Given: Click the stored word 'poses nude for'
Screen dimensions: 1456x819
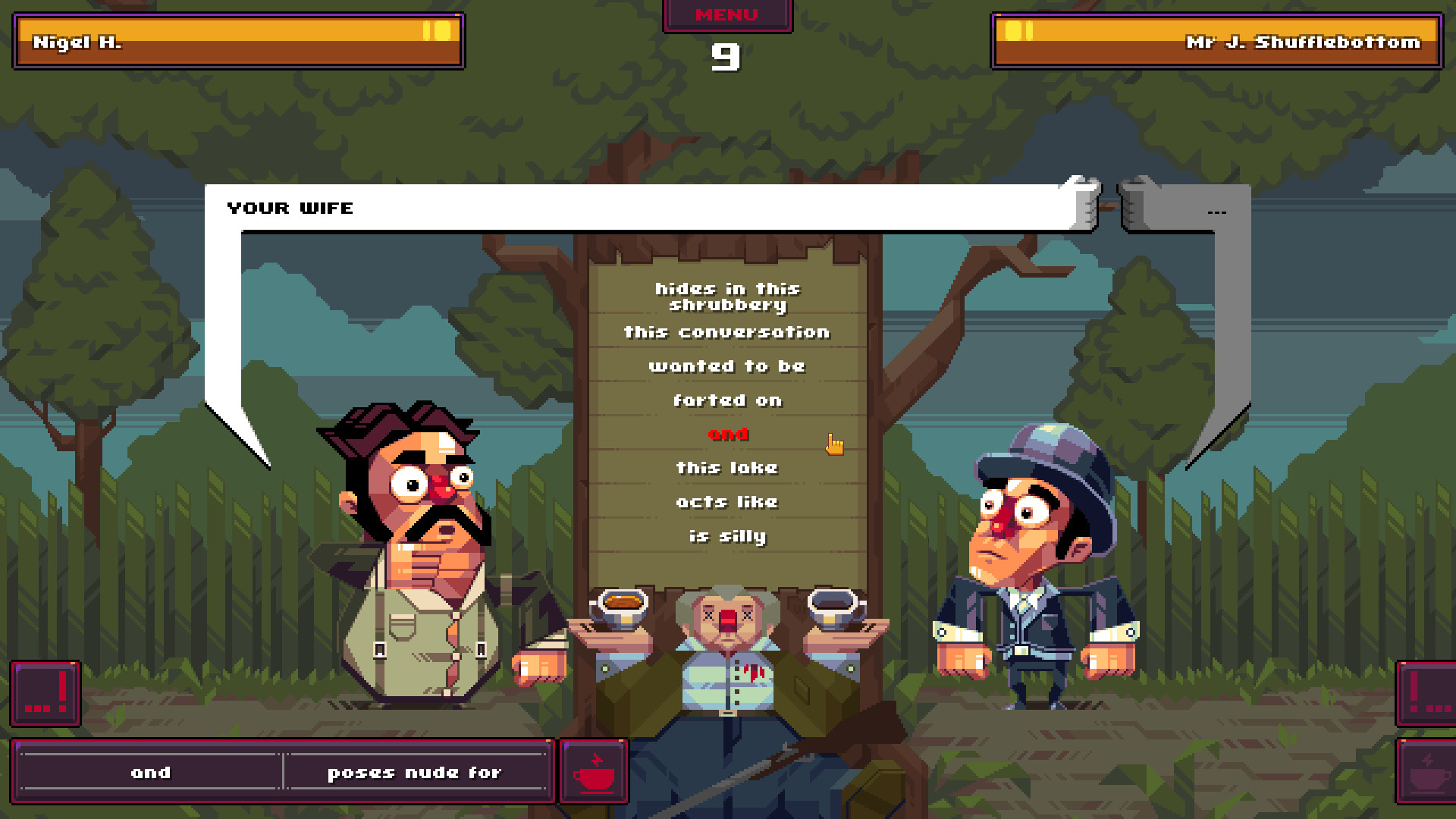Looking at the screenshot, I should (413, 772).
